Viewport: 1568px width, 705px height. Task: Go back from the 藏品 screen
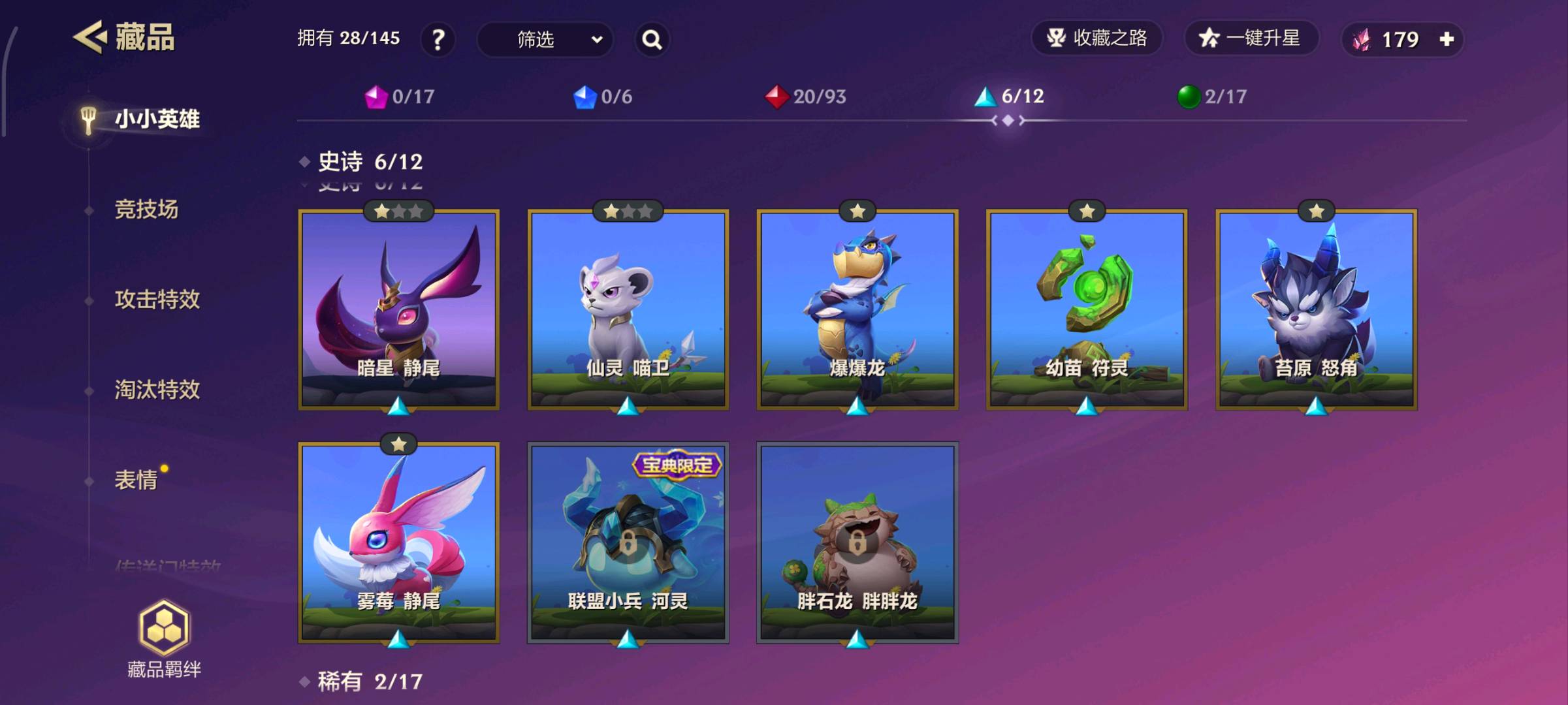pyautogui.click(x=90, y=37)
